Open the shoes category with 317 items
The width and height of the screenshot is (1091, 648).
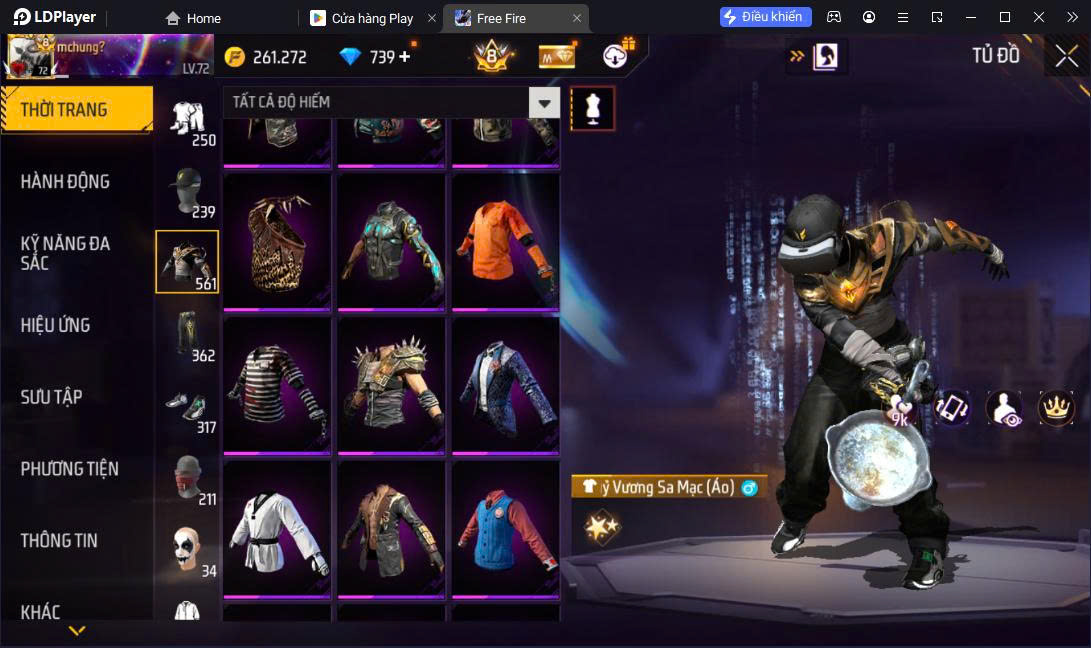click(x=187, y=407)
